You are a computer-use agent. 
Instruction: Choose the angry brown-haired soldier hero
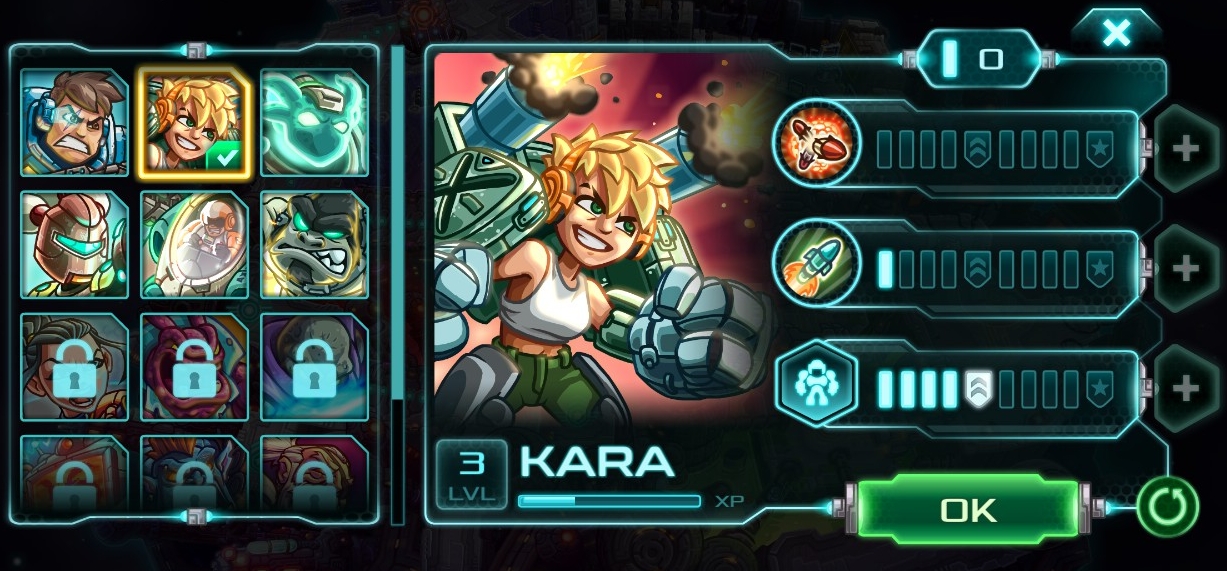click(74, 123)
